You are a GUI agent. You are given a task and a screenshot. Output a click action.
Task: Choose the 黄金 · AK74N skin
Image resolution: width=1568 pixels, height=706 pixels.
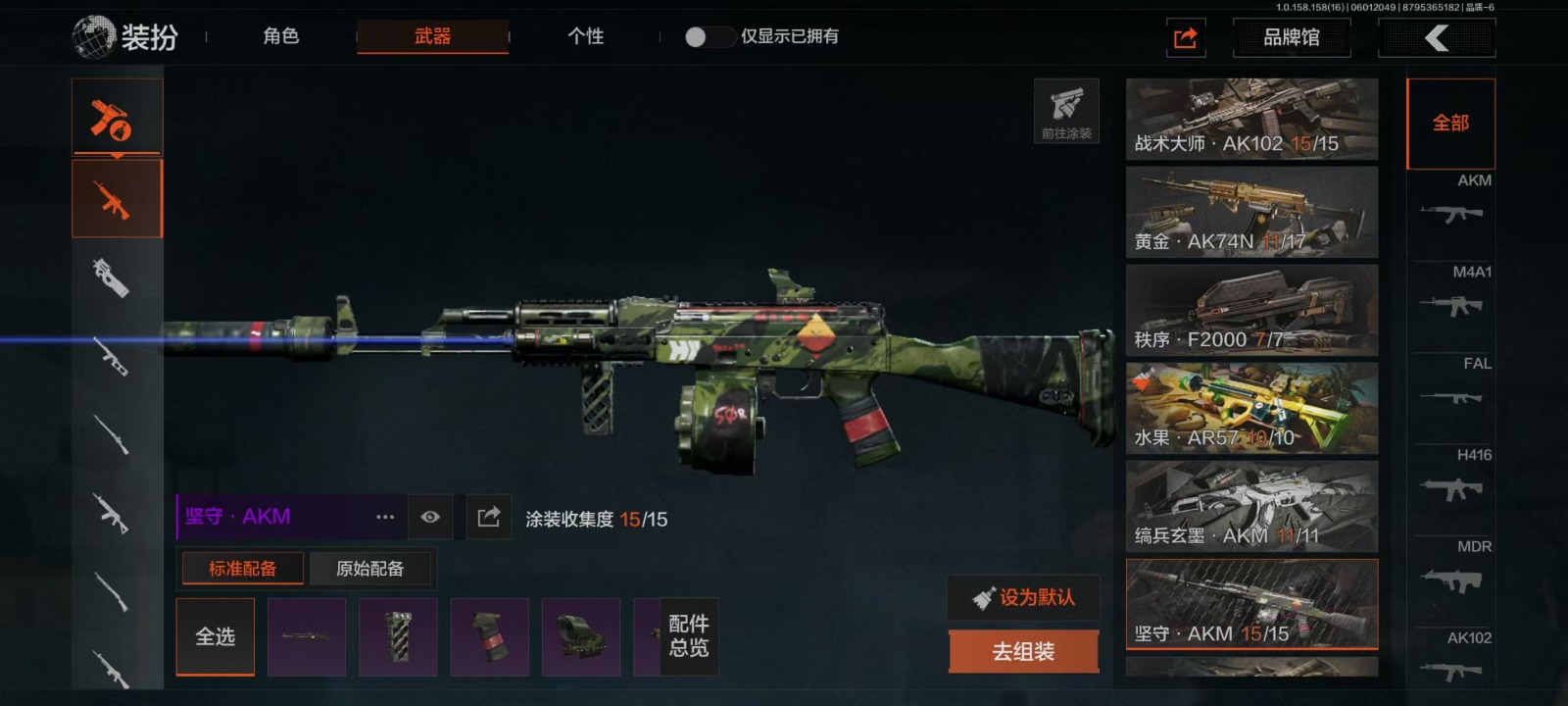coord(1251,213)
